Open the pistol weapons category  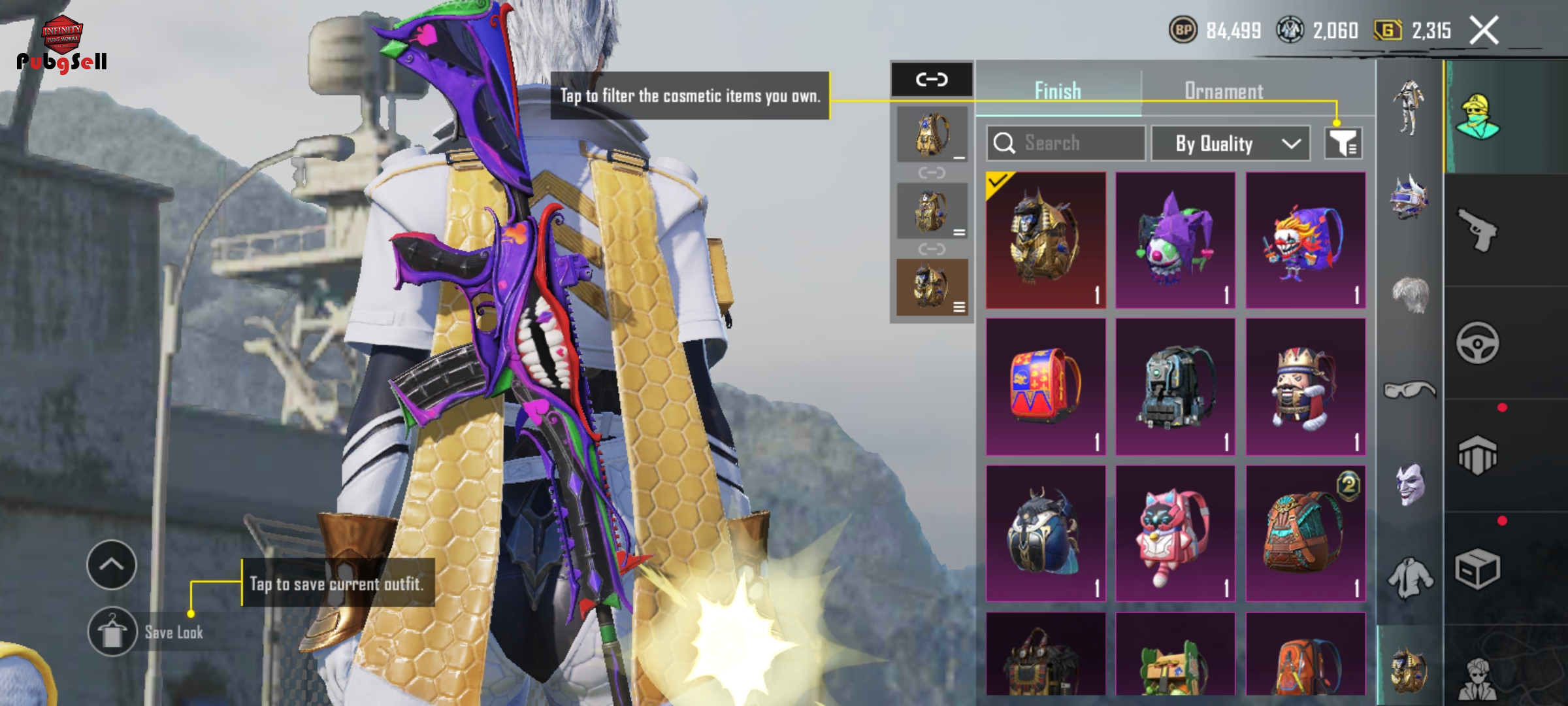[x=1477, y=229]
